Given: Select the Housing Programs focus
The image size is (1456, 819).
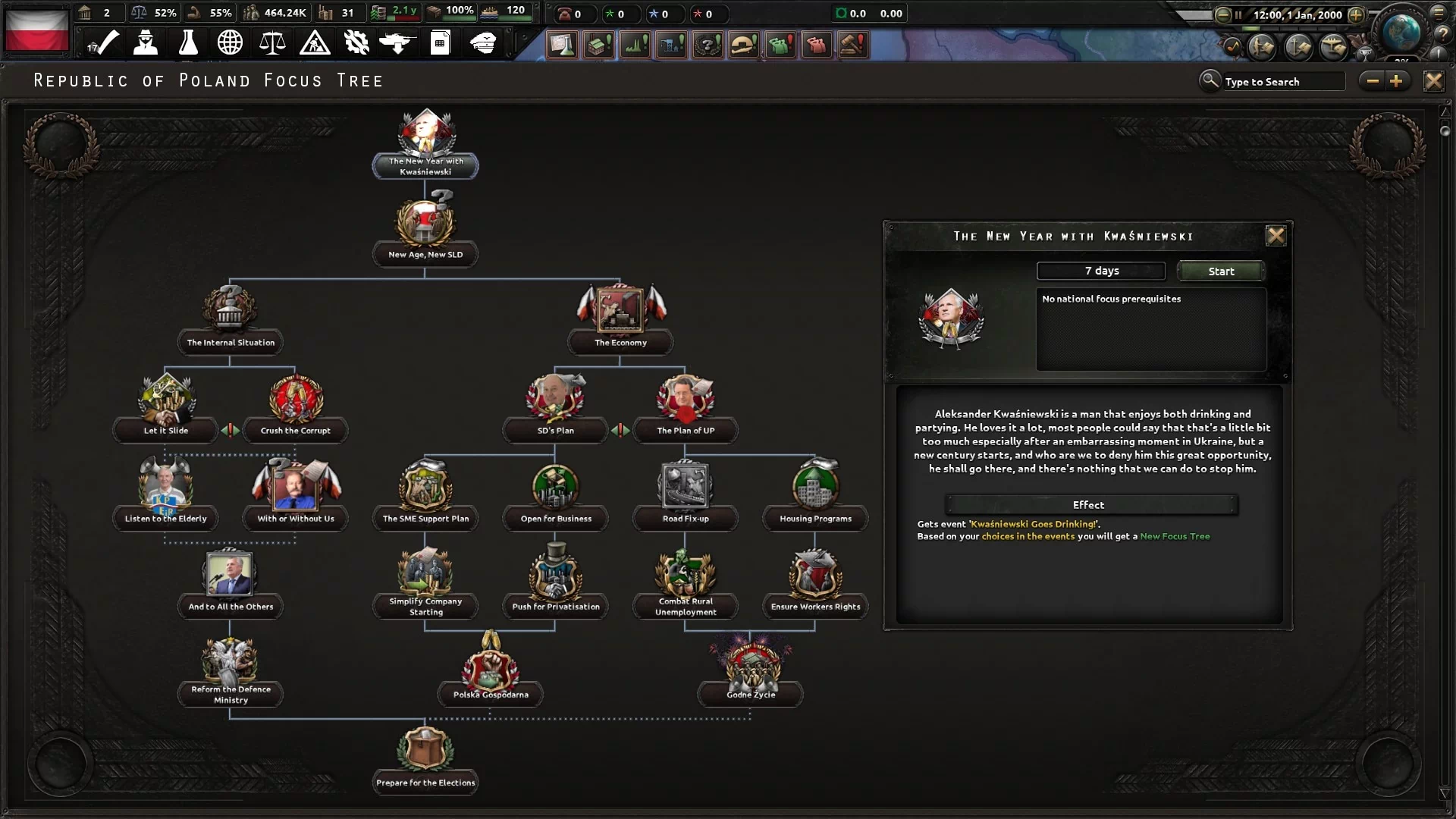Looking at the screenshot, I should [815, 491].
